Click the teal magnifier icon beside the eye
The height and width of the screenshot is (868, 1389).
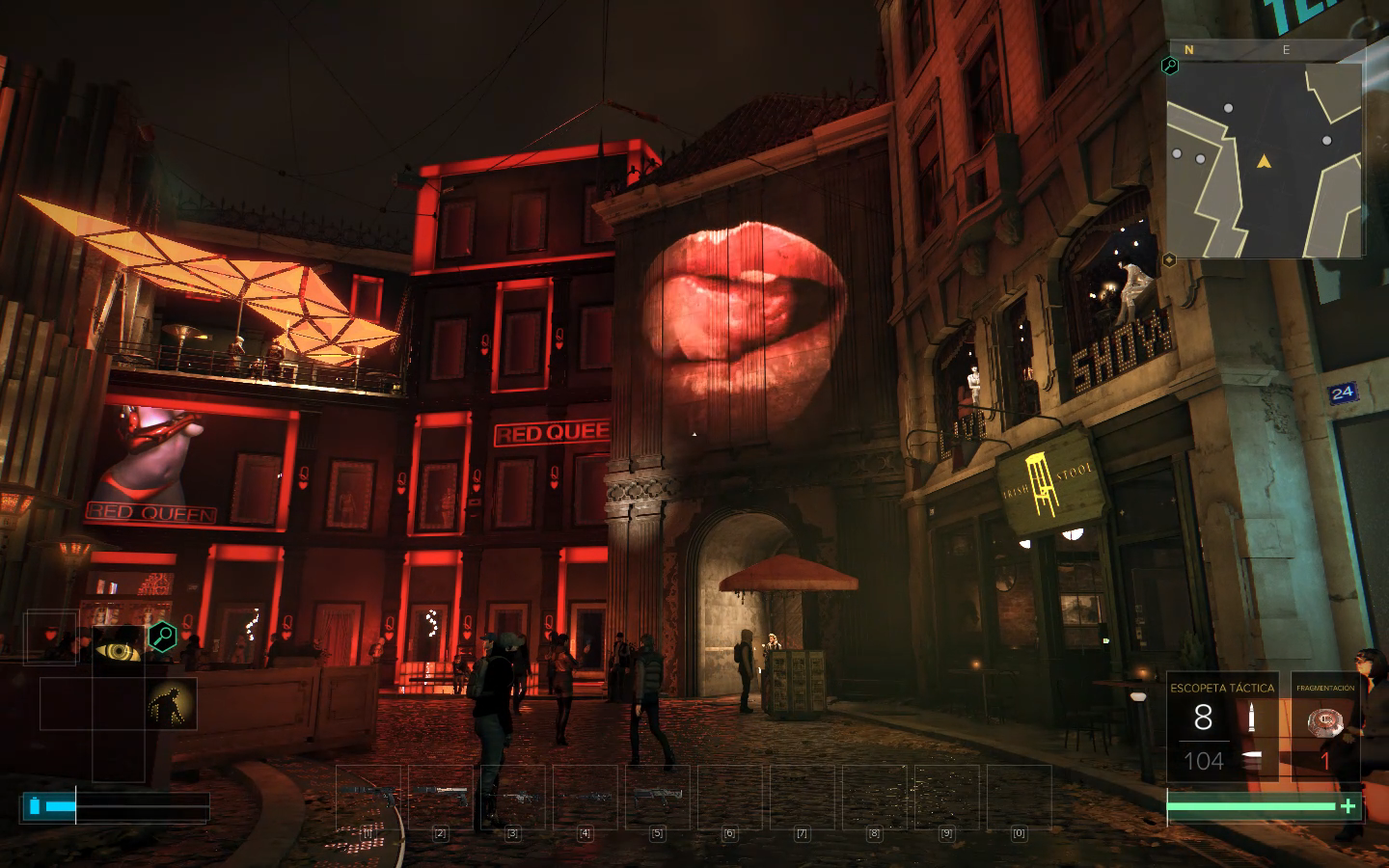pos(162,636)
